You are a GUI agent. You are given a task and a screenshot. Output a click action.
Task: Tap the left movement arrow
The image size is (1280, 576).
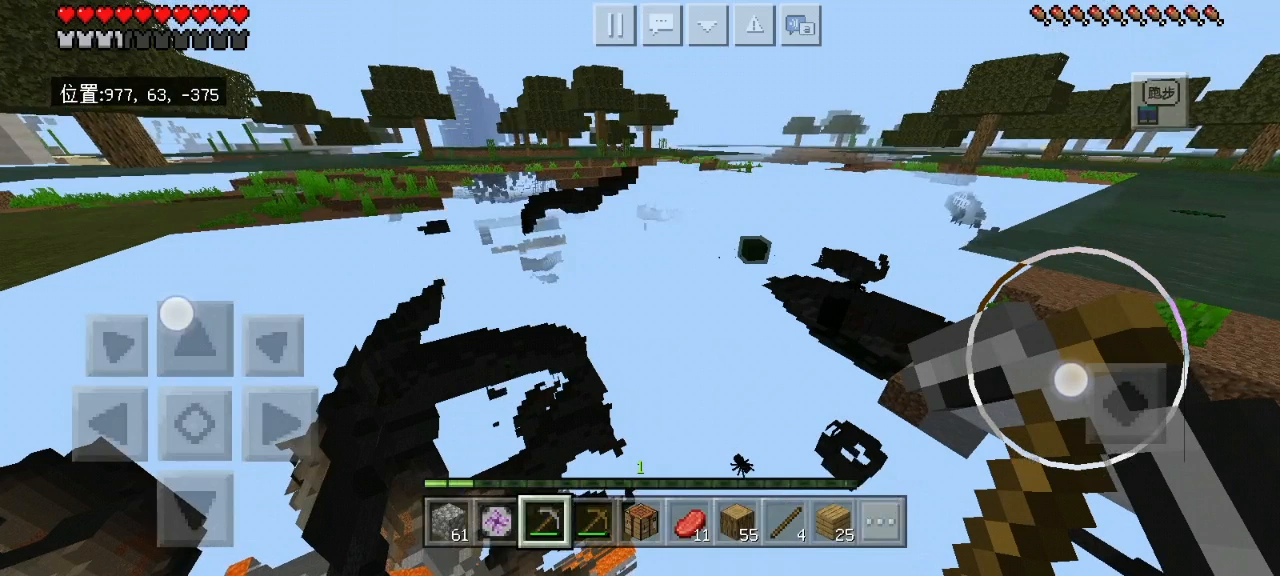coord(111,424)
